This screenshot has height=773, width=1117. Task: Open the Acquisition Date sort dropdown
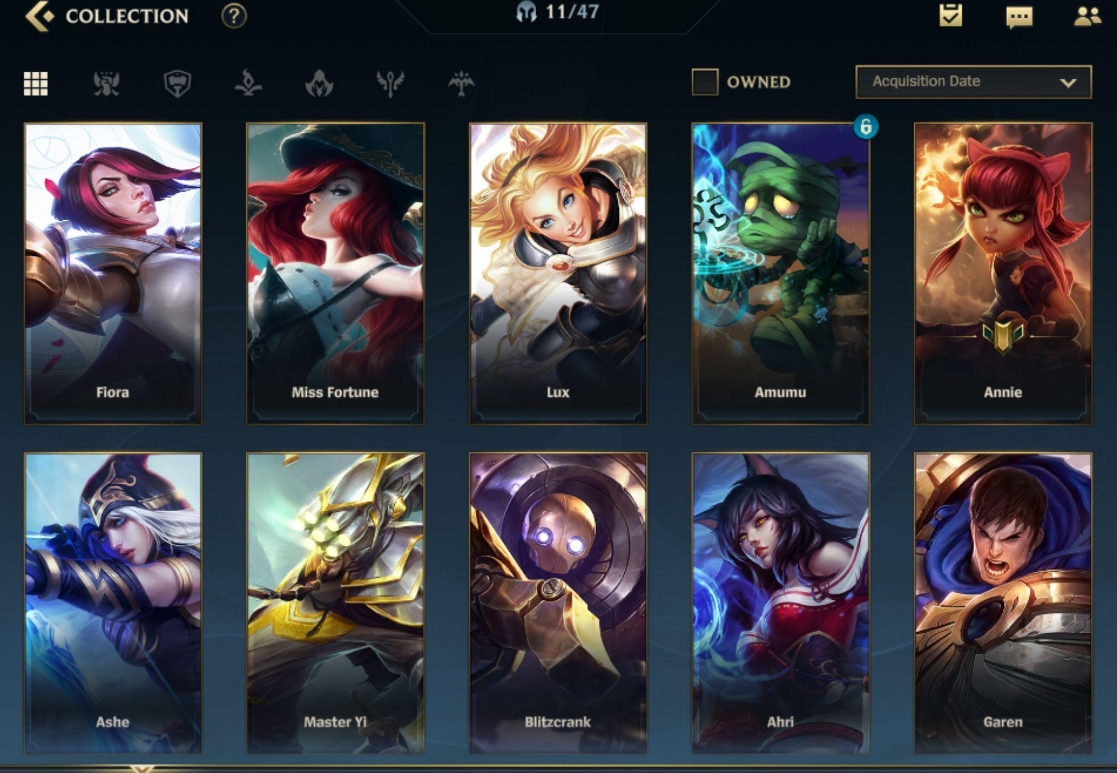coord(972,82)
